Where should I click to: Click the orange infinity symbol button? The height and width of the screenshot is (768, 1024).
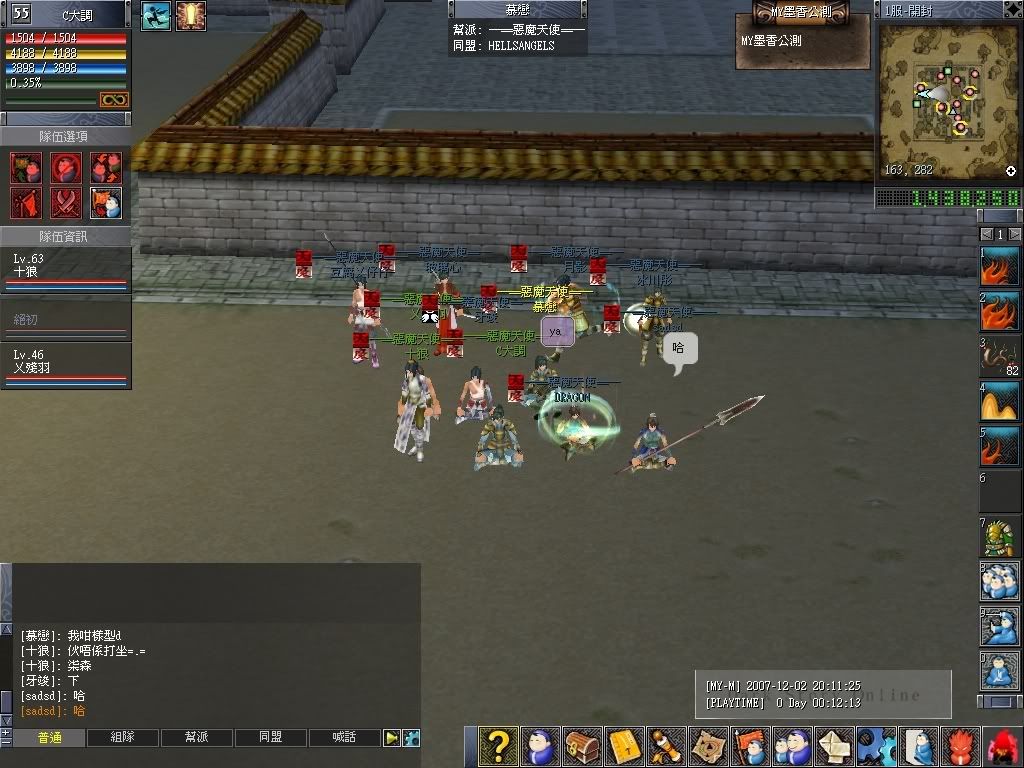113,100
